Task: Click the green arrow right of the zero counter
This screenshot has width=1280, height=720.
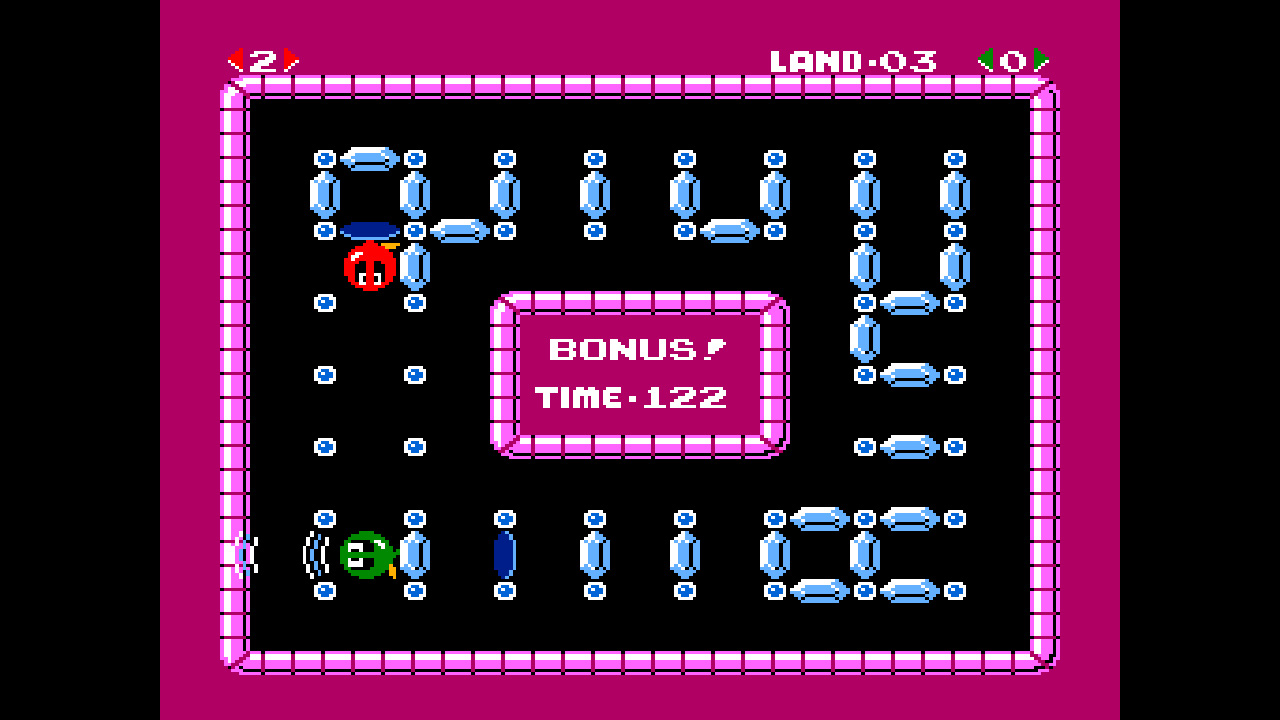Action: coord(1043,57)
